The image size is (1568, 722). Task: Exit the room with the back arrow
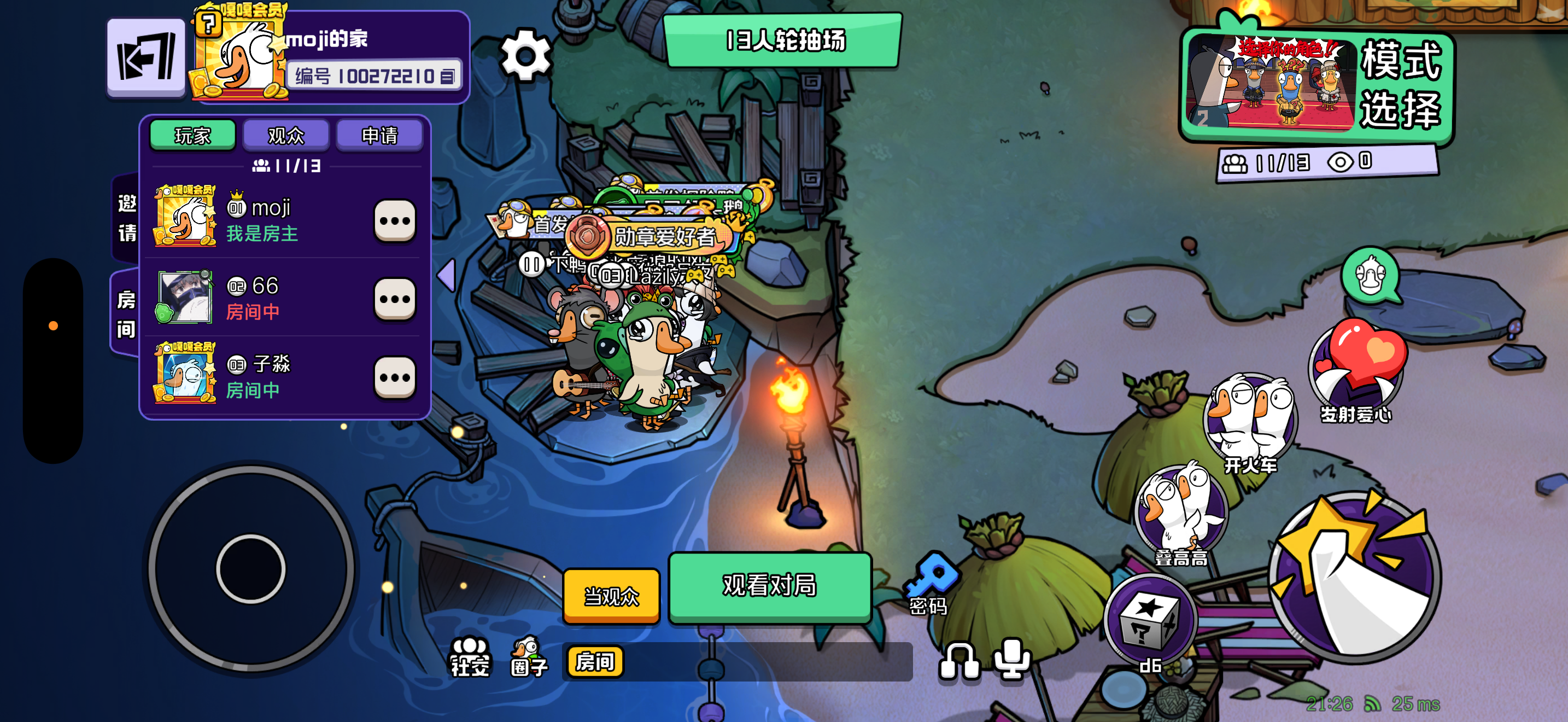point(146,57)
